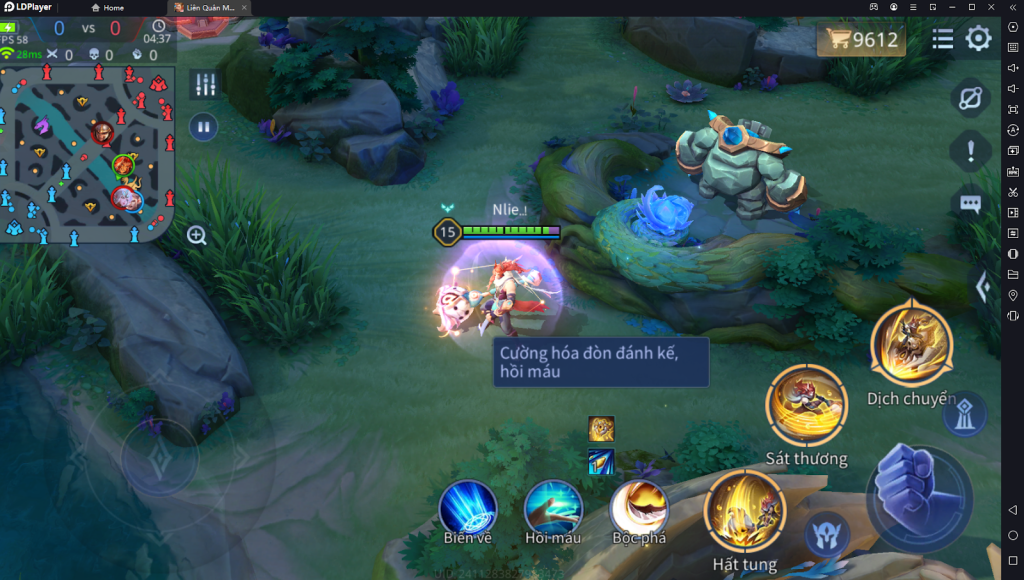Activate the Bộc phá summoner spell
Screen dimensions: 1024x580
pos(639,507)
